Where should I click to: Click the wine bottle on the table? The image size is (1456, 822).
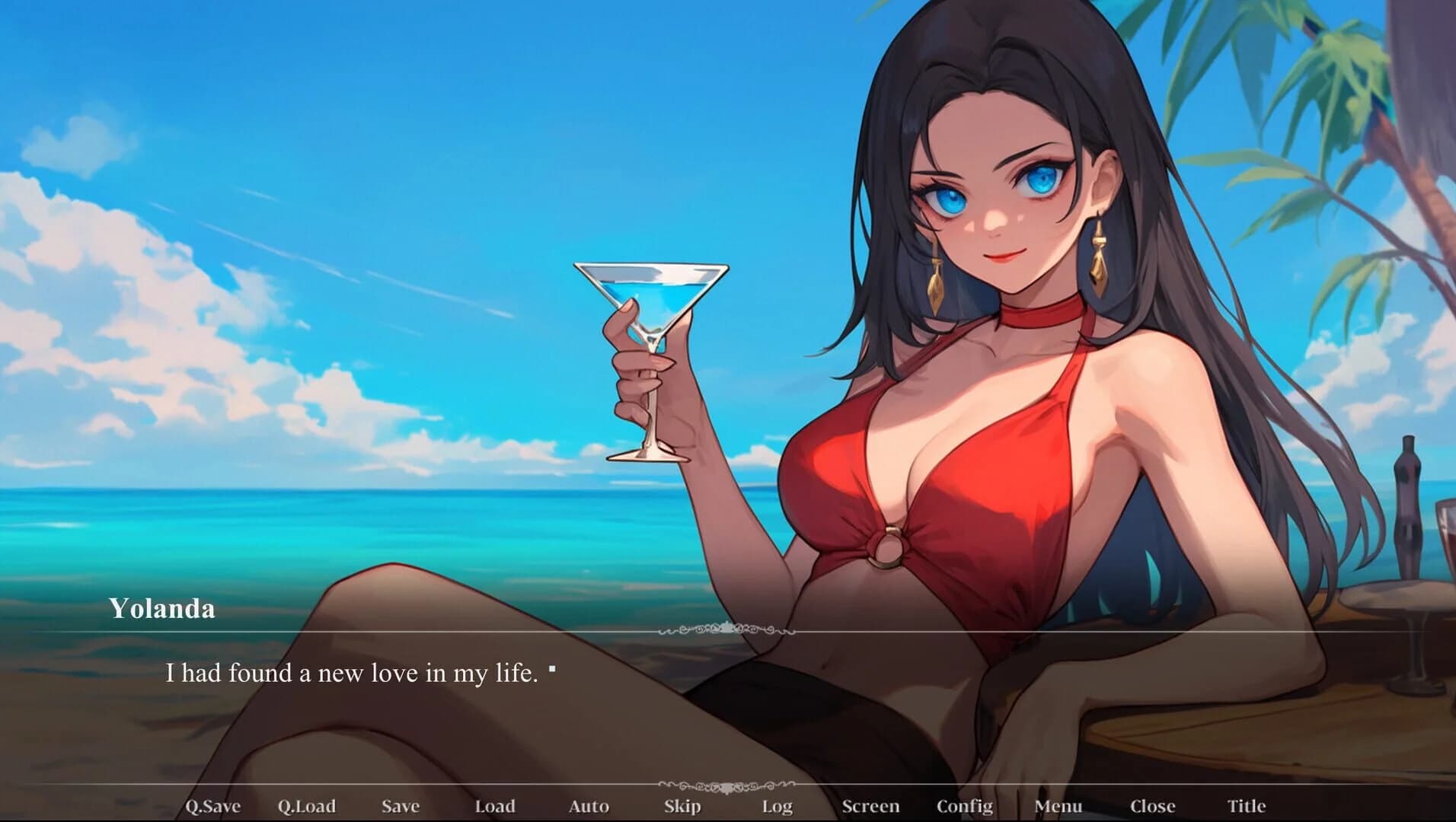pos(1407,502)
